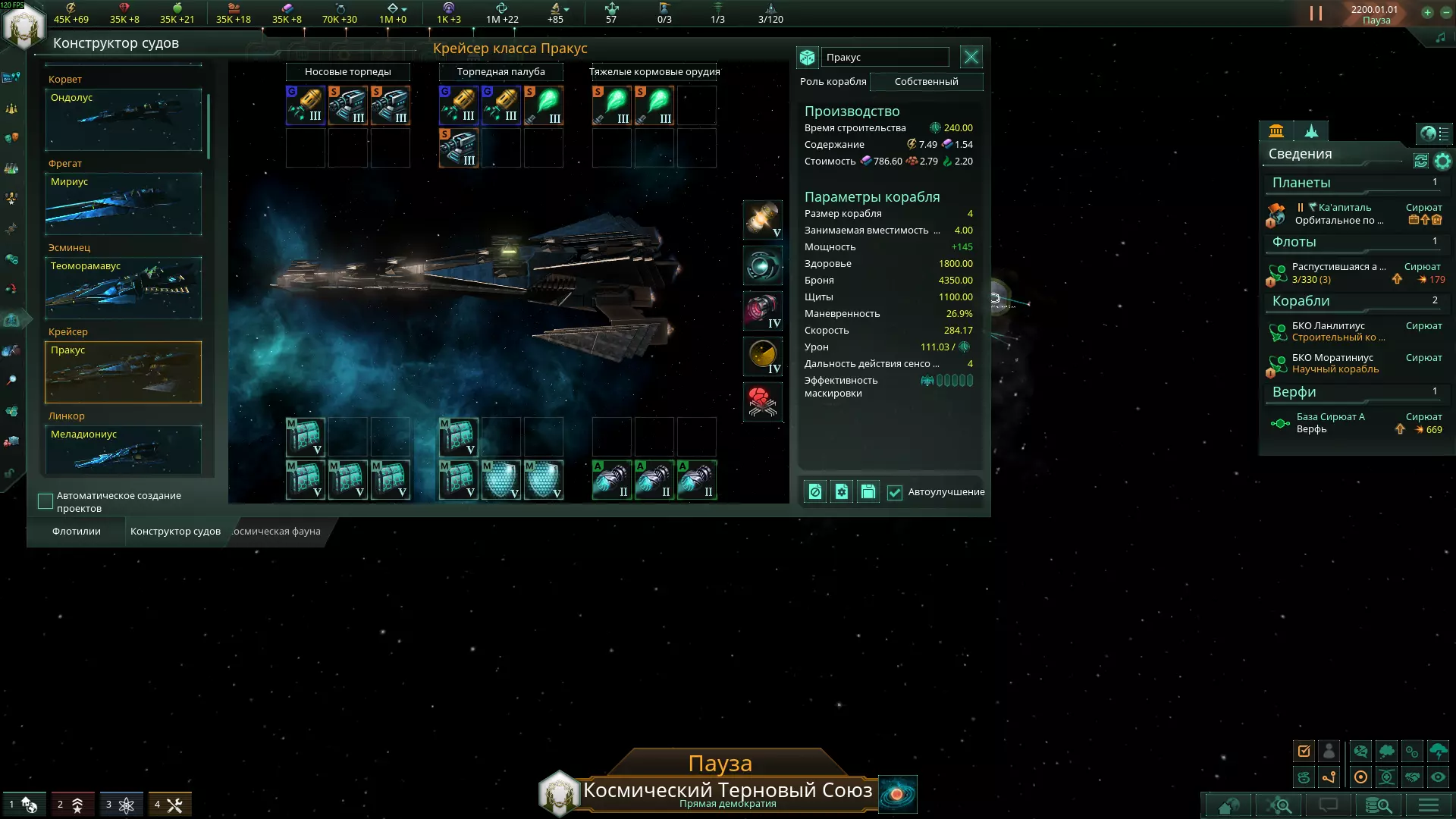Click the pause button in top bar
The width and height of the screenshot is (1456, 819).
point(1316,14)
